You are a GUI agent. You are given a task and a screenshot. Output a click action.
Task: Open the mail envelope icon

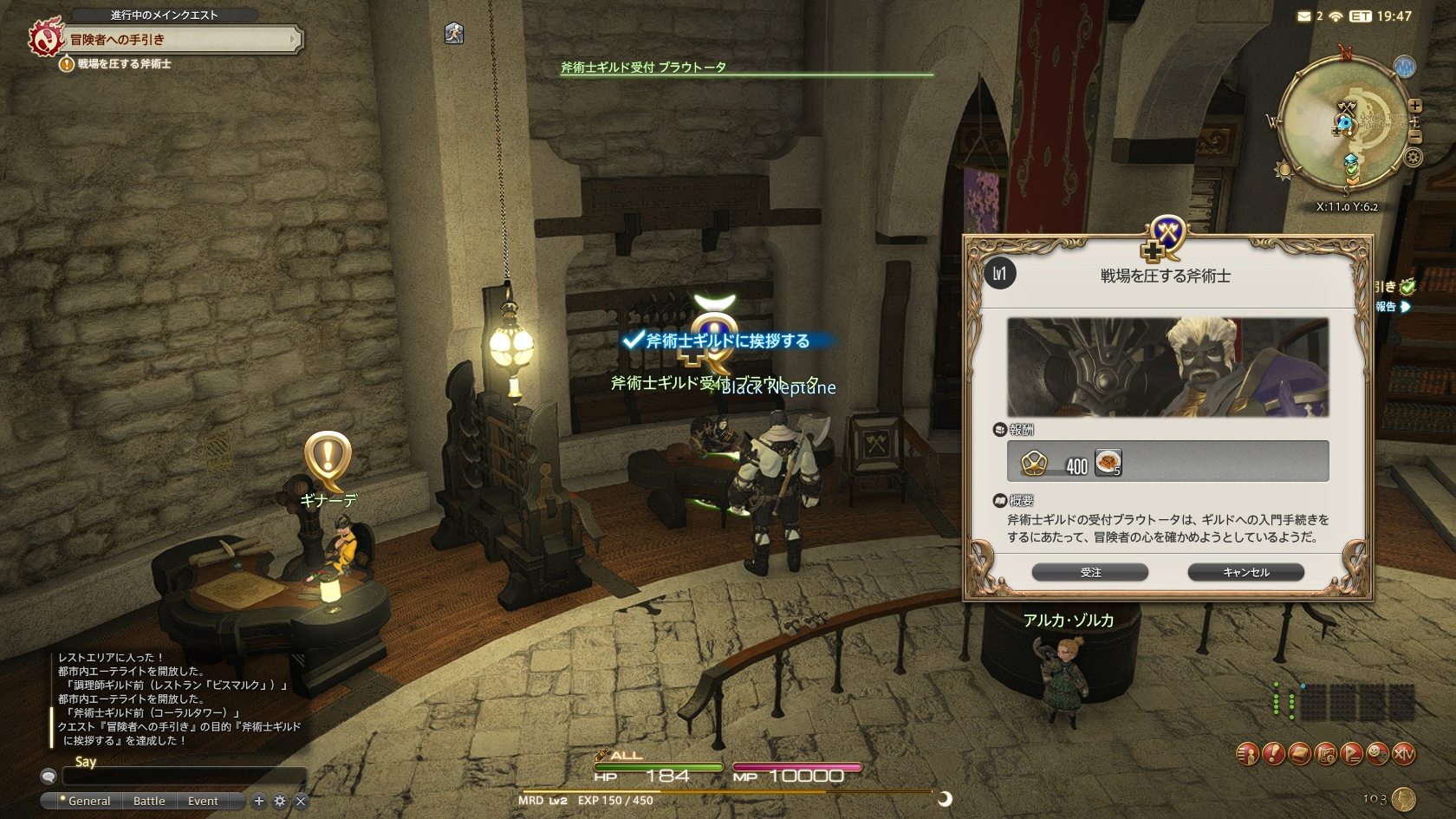point(1303,16)
